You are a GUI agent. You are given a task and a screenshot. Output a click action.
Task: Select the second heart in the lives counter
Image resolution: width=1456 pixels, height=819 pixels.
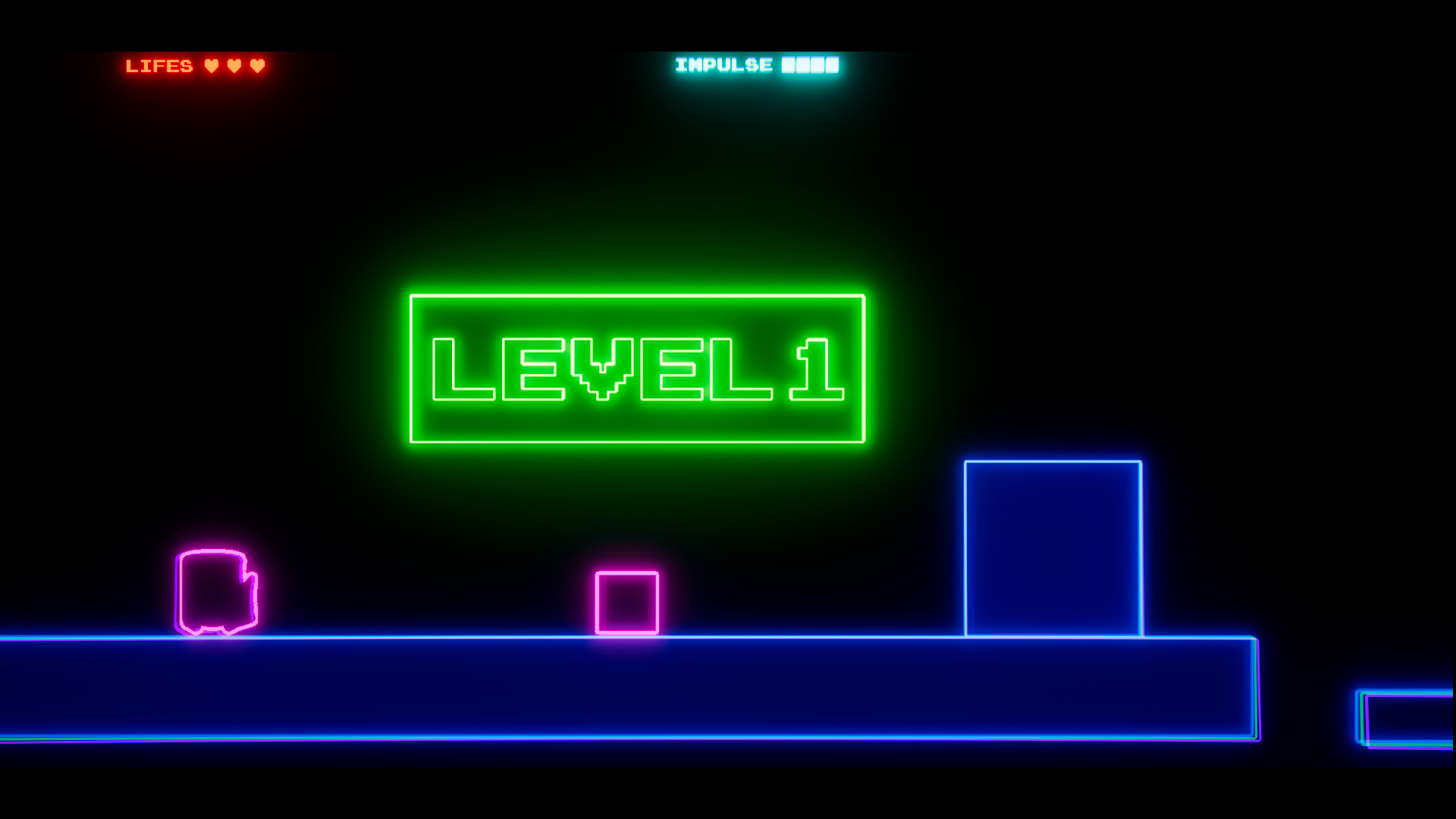(x=234, y=64)
